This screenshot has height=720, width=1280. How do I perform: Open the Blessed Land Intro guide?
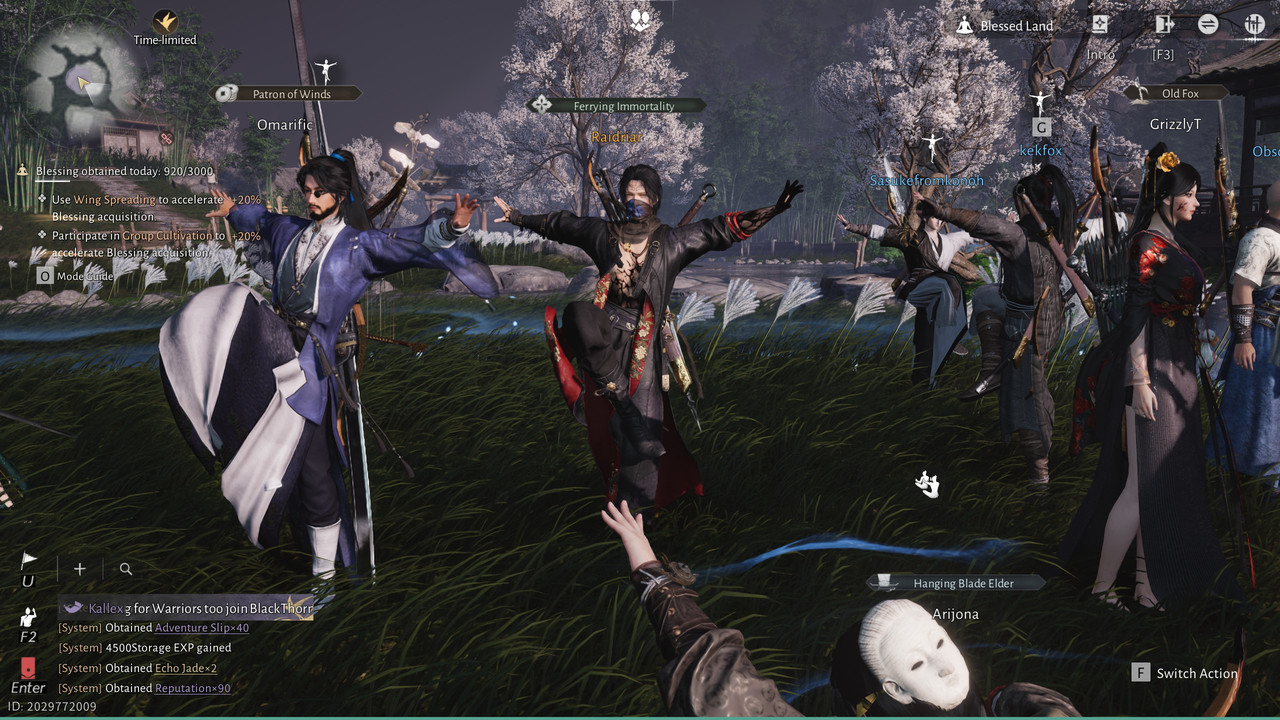coord(1100,25)
